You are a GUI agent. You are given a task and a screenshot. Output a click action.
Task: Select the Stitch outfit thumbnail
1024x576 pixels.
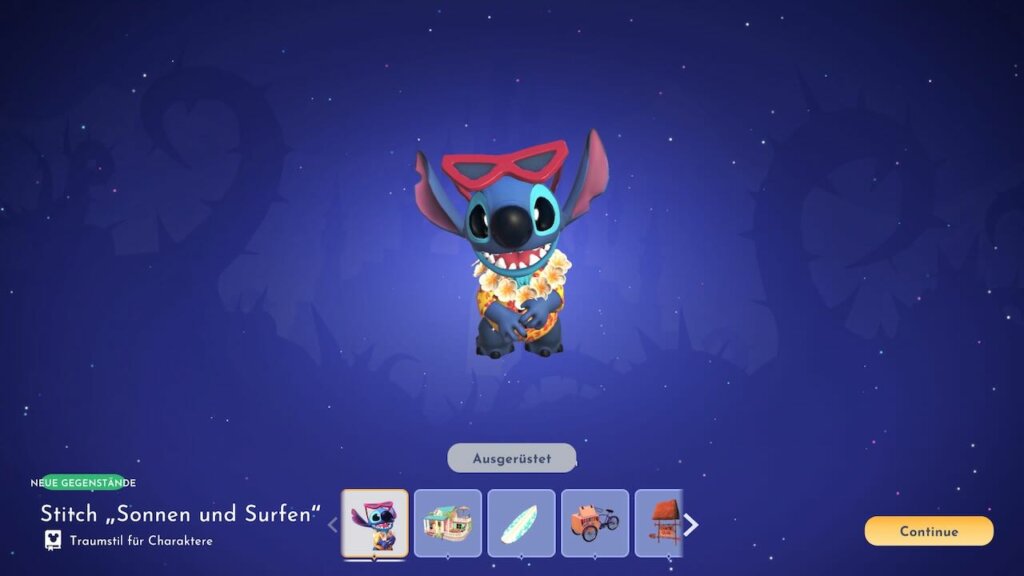tap(375, 523)
